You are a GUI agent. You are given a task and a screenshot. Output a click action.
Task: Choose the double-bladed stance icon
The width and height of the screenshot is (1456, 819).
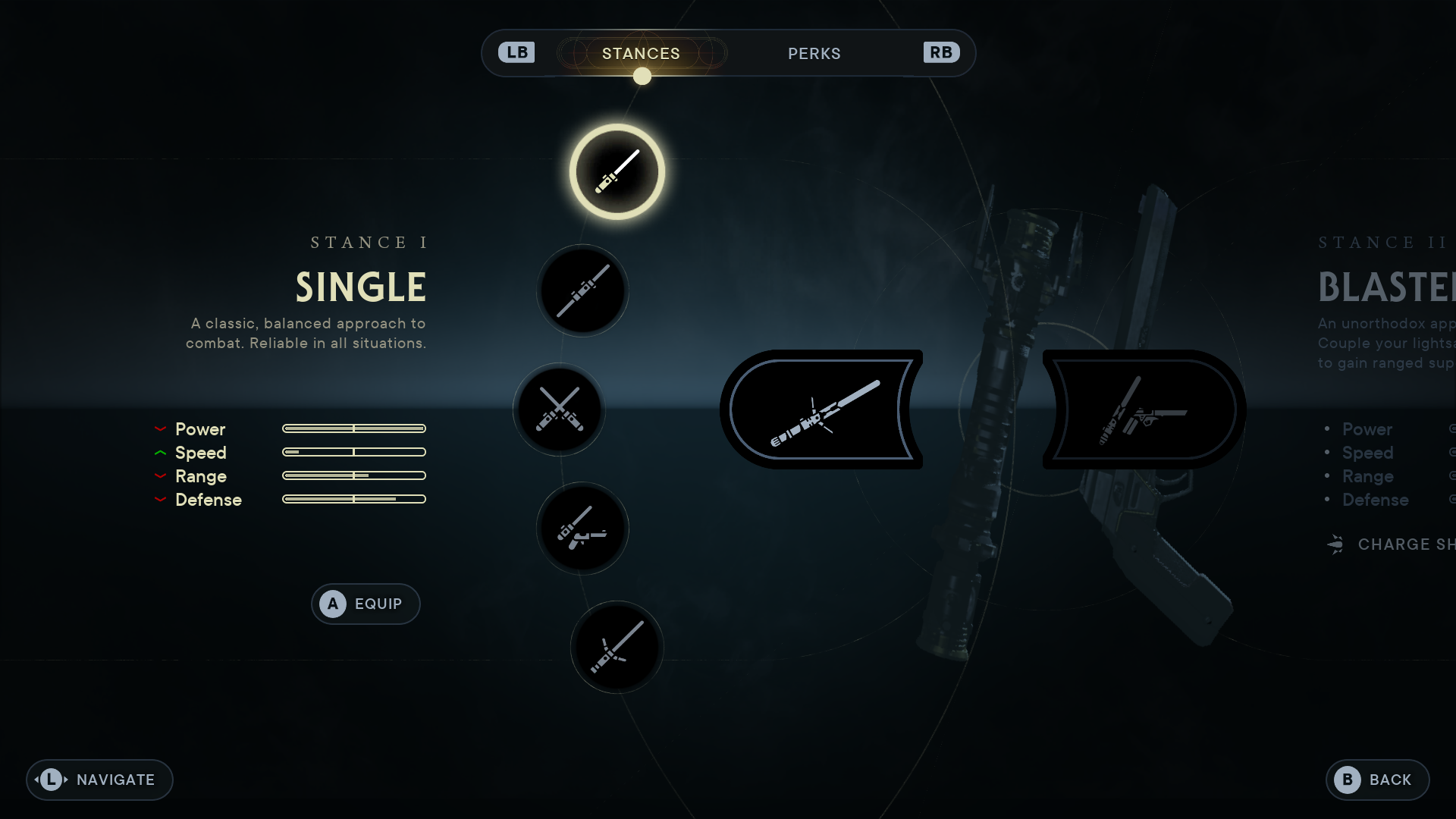pyautogui.click(x=582, y=291)
